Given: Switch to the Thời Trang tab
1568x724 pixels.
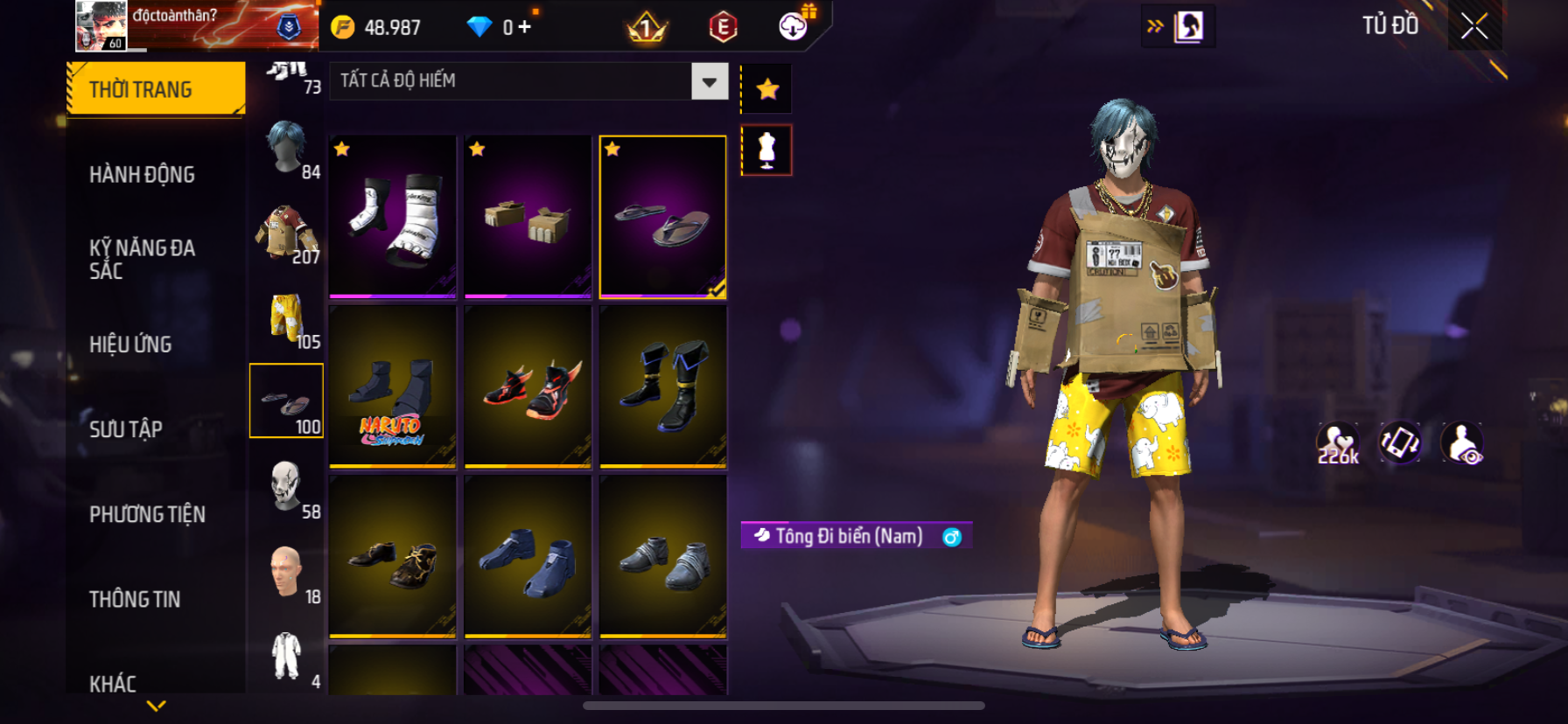Looking at the screenshot, I should click(x=156, y=89).
